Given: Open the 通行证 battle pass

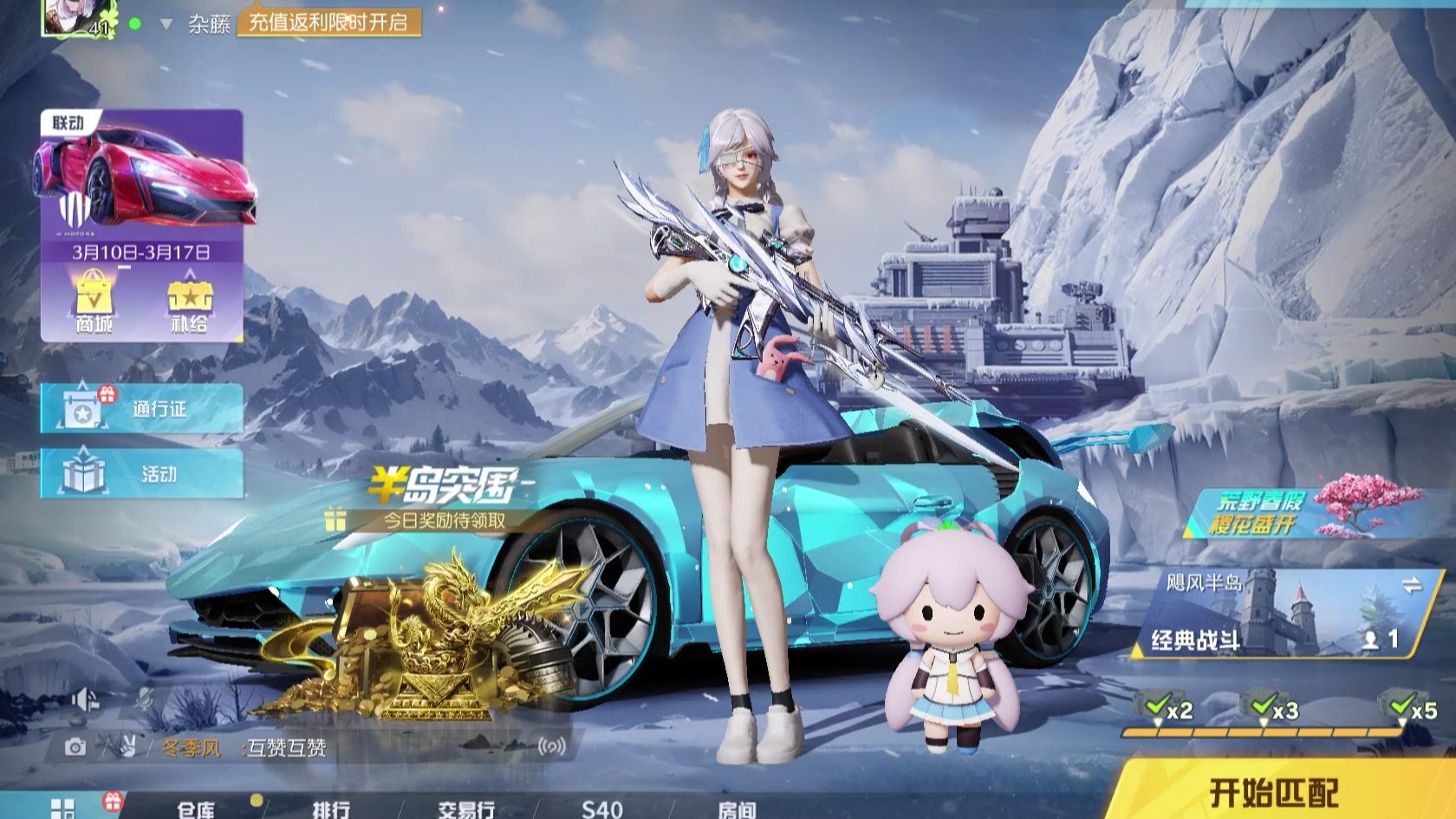Looking at the screenshot, I should click(141, 408).
